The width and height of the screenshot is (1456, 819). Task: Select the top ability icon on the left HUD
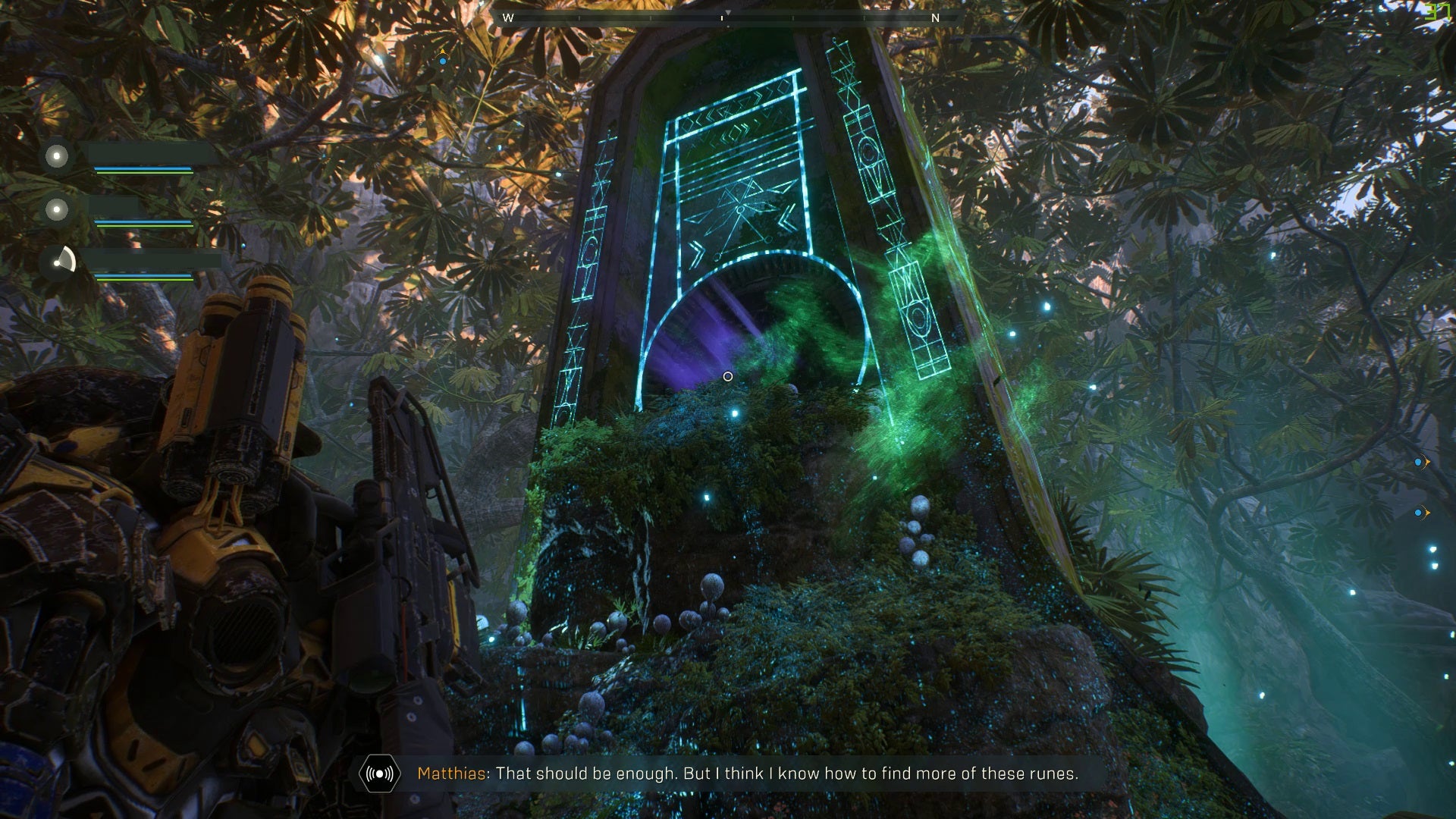[55, 157]
